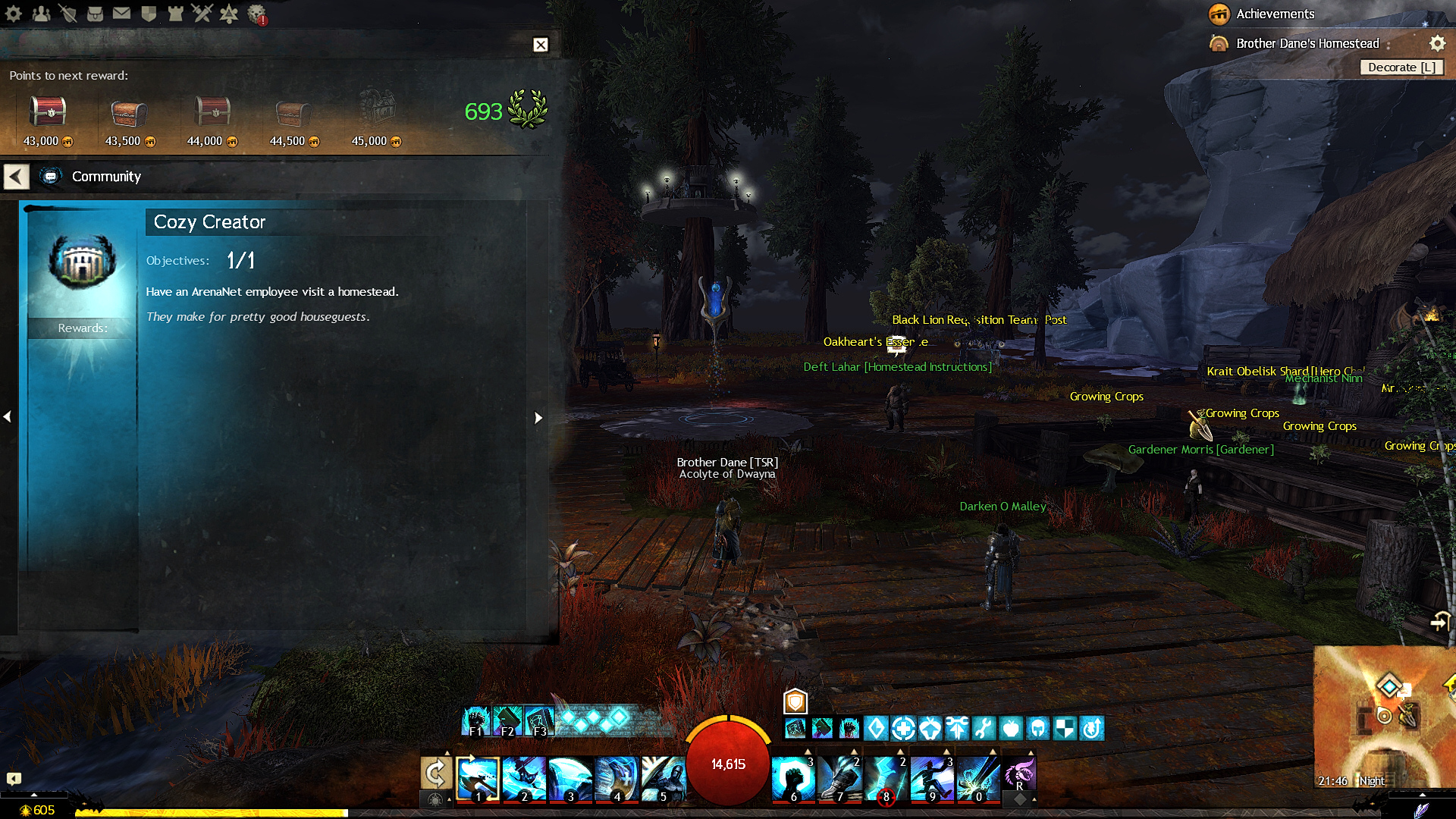
Task: Swap weapons with the curved arrow button
Action: click(x=436, y=774)
